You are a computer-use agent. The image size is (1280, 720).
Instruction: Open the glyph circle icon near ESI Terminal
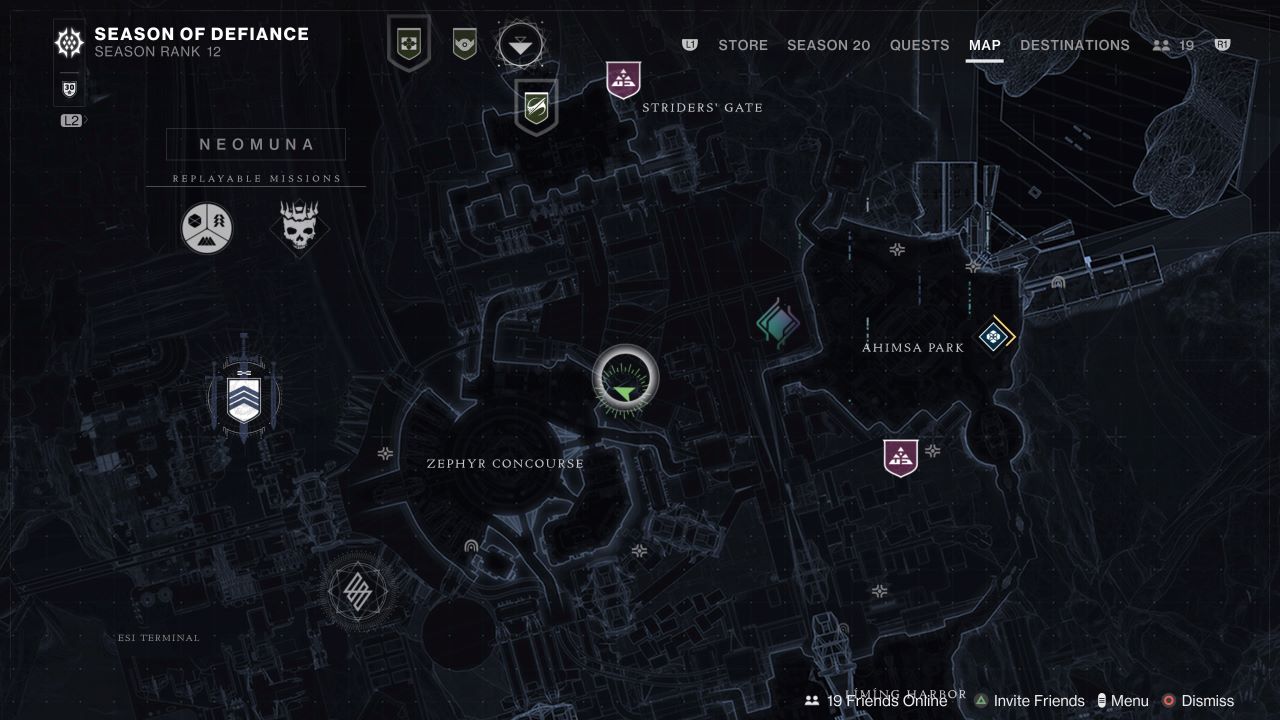point(356,591)
